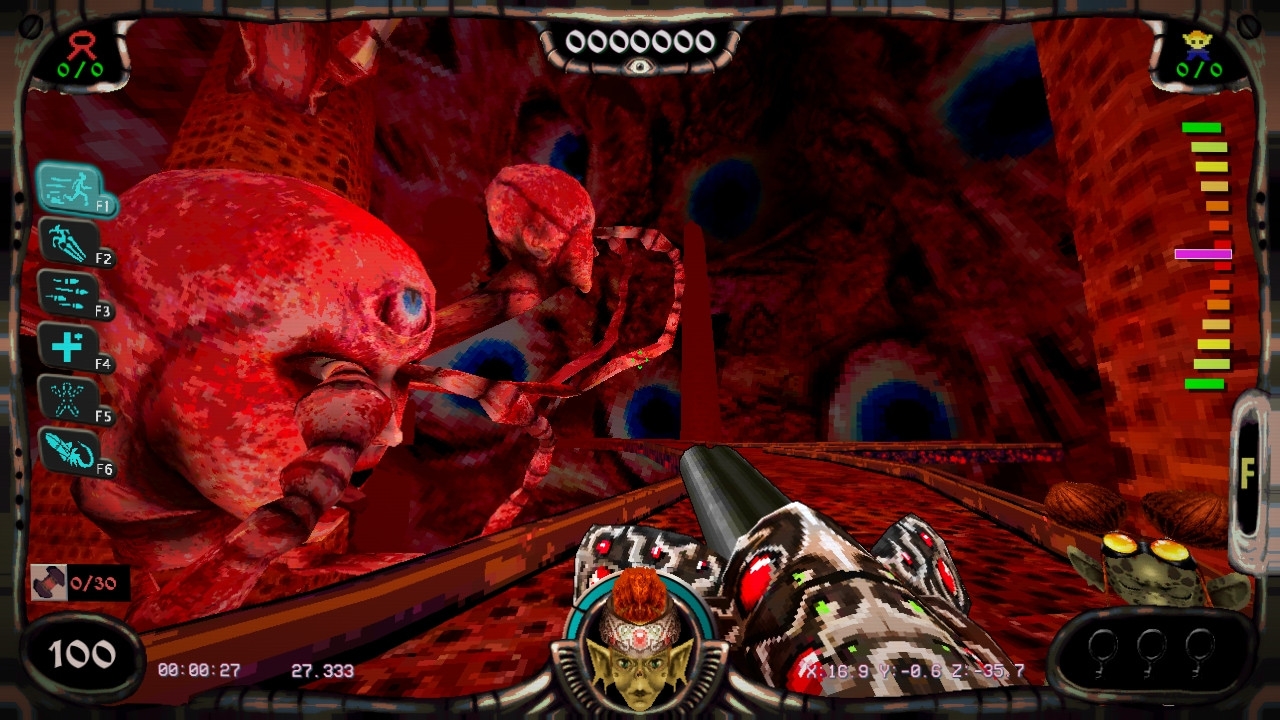1280x720 pixels.
Task: Click the blonde character icon
Action: pos(1196,43)
